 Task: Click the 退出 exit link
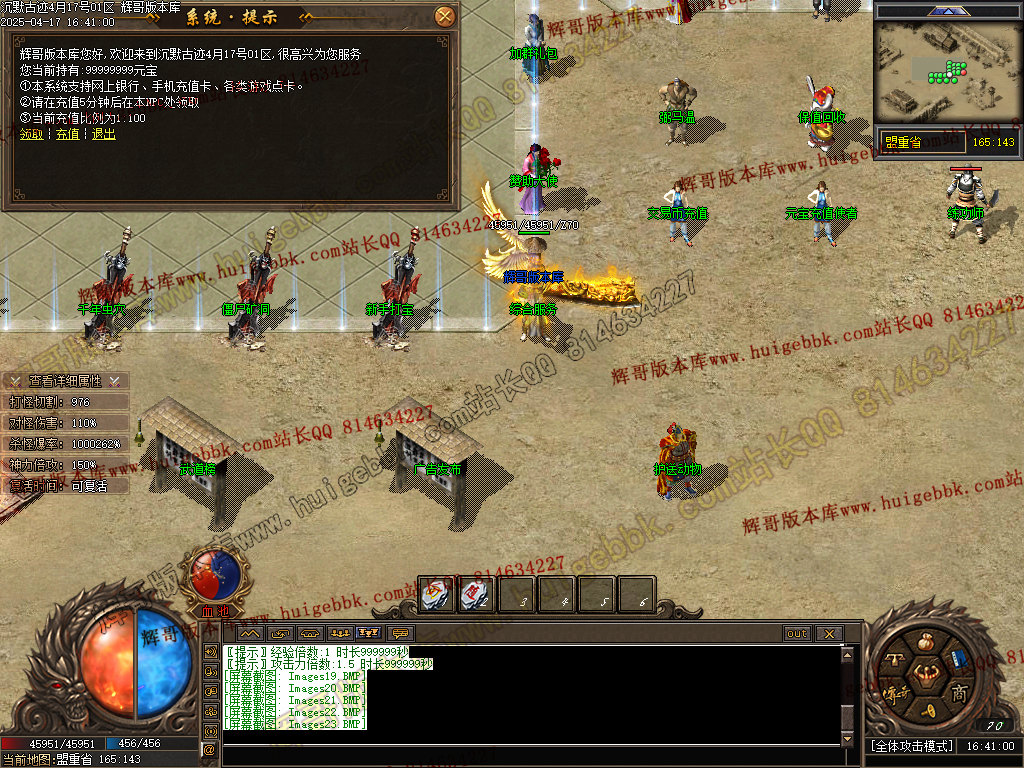pyautogui.click(x=103, y=134)
